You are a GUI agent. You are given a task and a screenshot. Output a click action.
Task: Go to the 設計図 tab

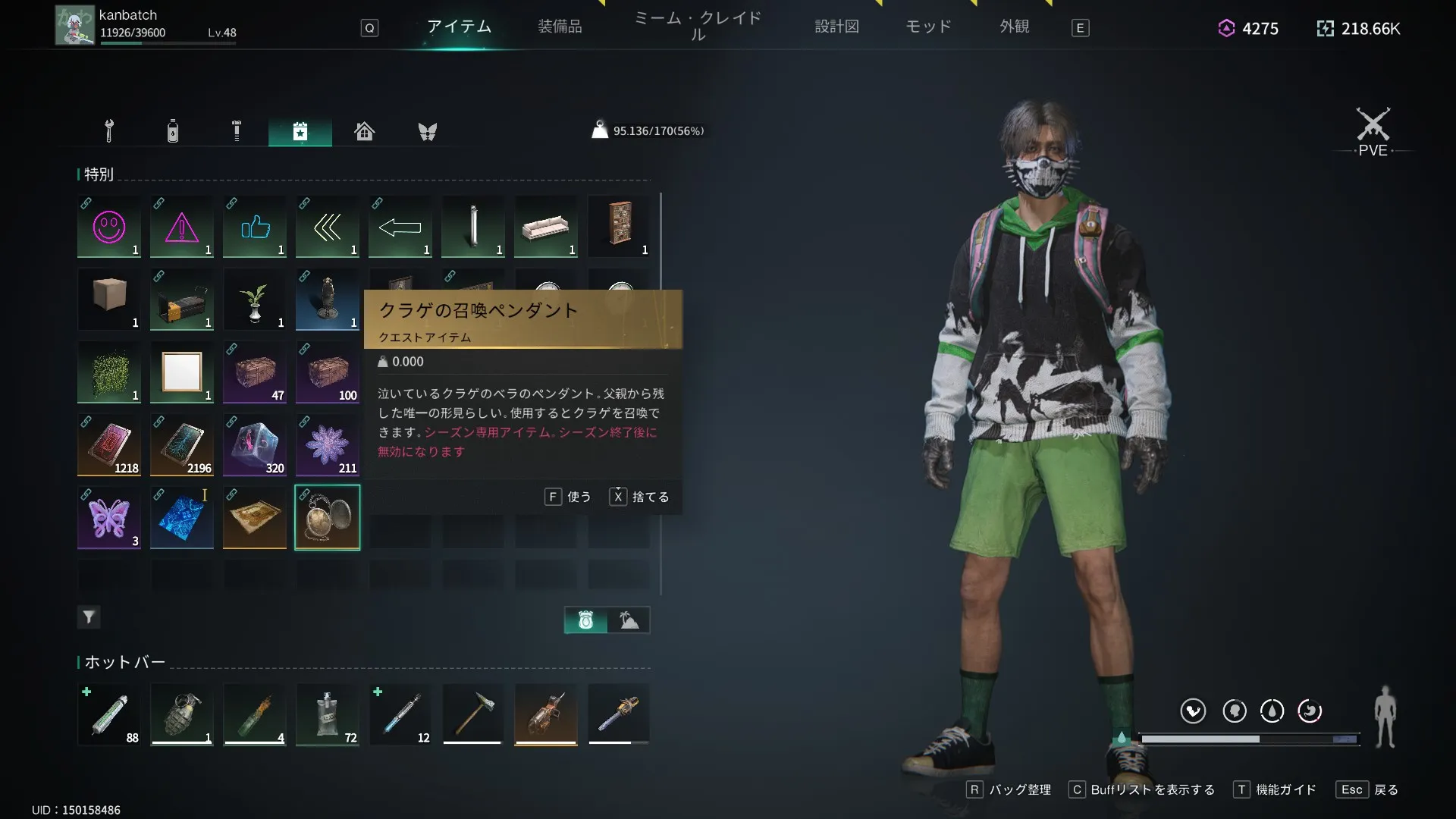coord(836,27)
